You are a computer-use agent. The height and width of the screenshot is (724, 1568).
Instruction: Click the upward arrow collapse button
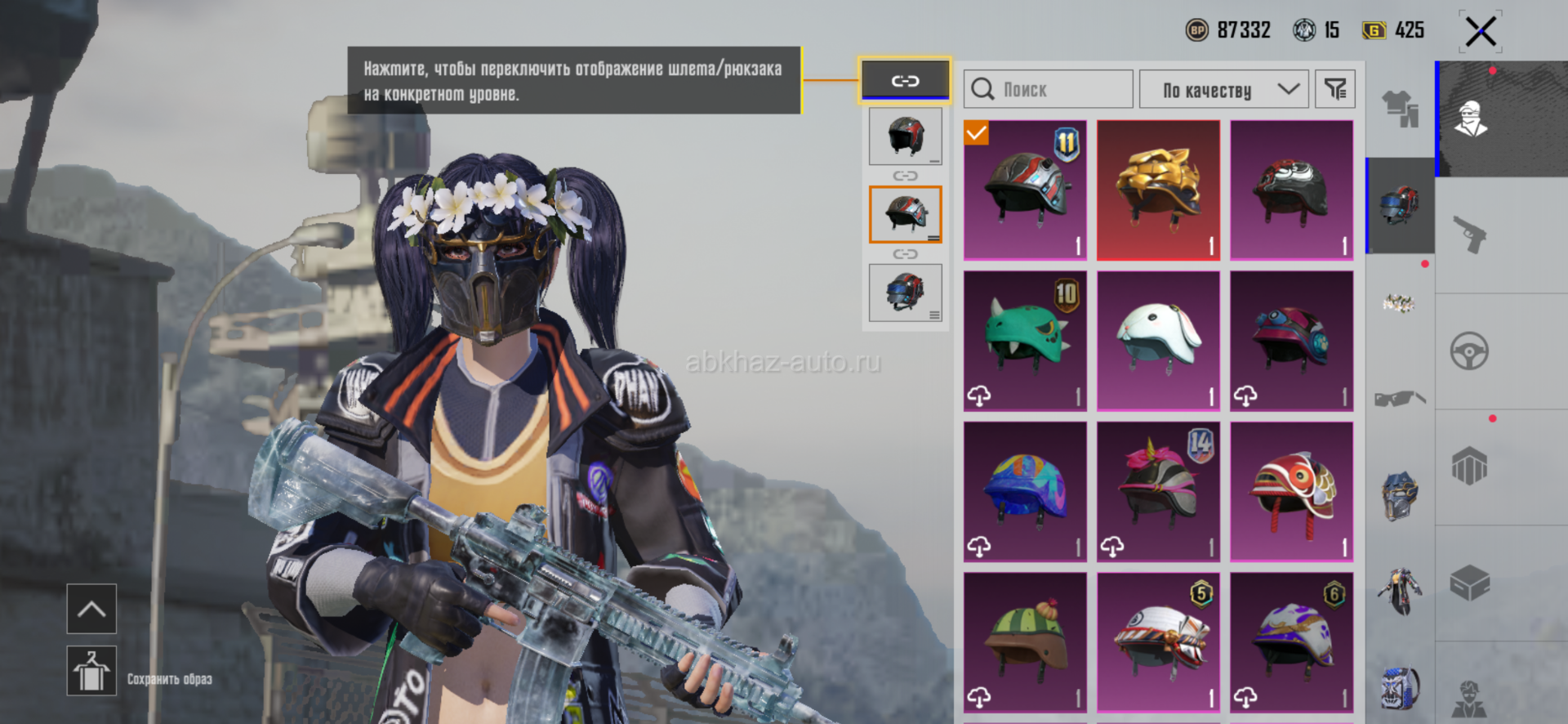pyautogui.click(x=91, y=609)
